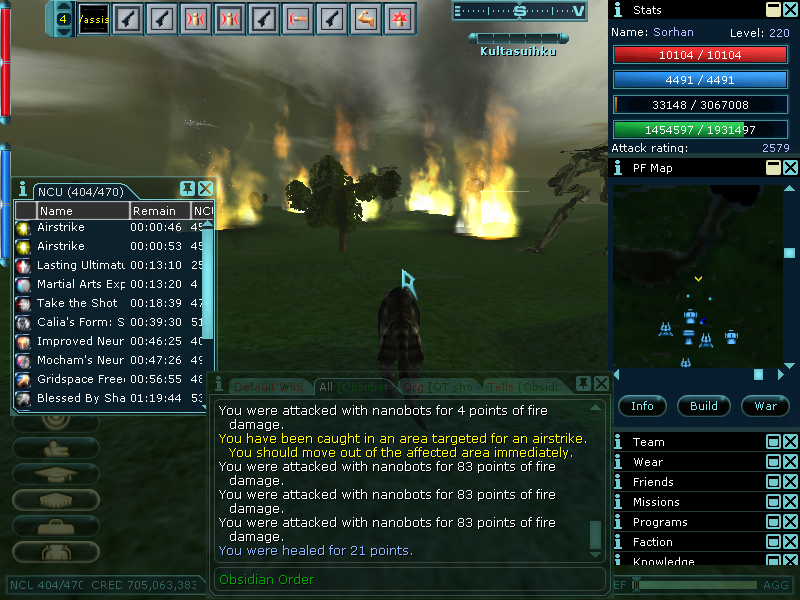800x600 pixels.
Task: Activate the red star burst hotbar action
Action: [x=401, y=17]
